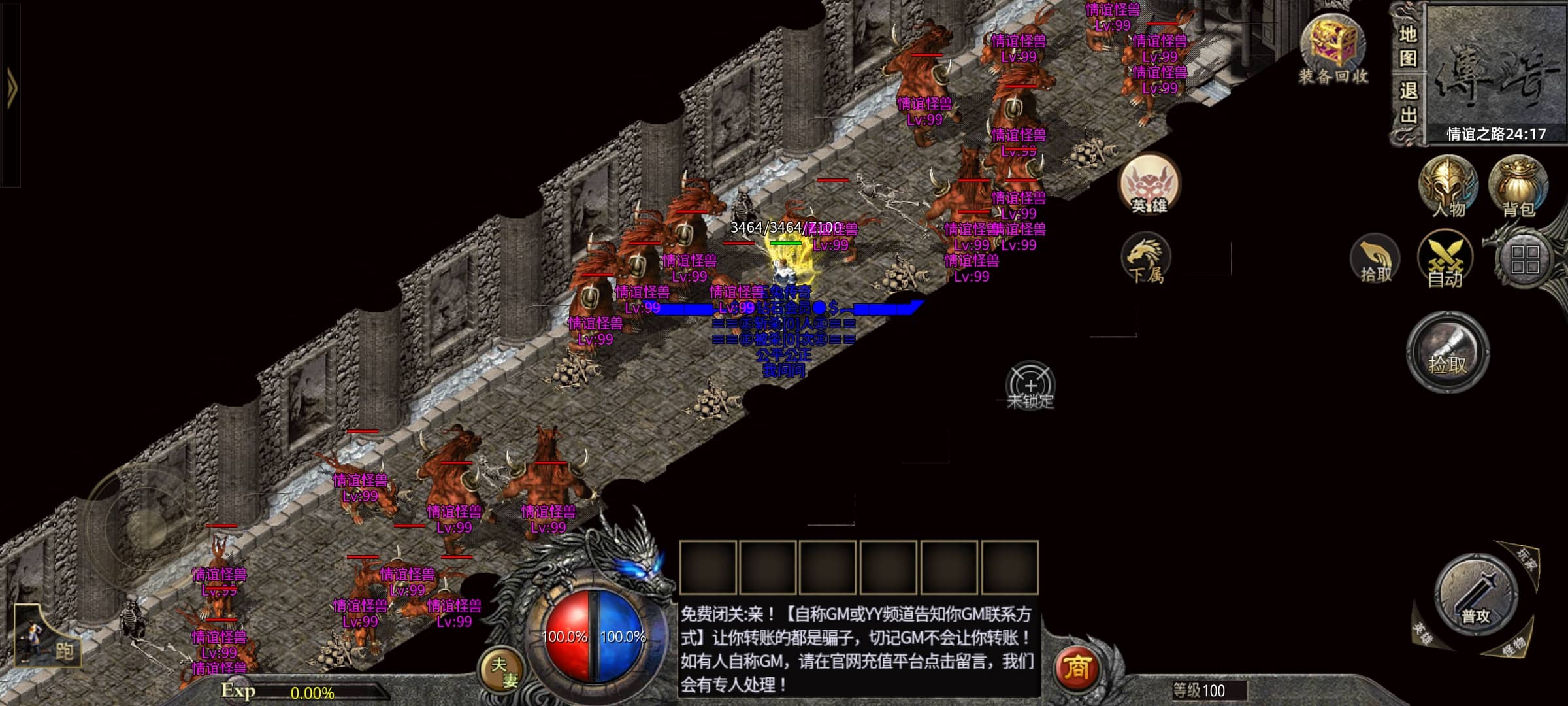The width and height of the screenshot is (1568, 706).
Task: Select the 玩家 player target tab
Action: [1527, 560]
